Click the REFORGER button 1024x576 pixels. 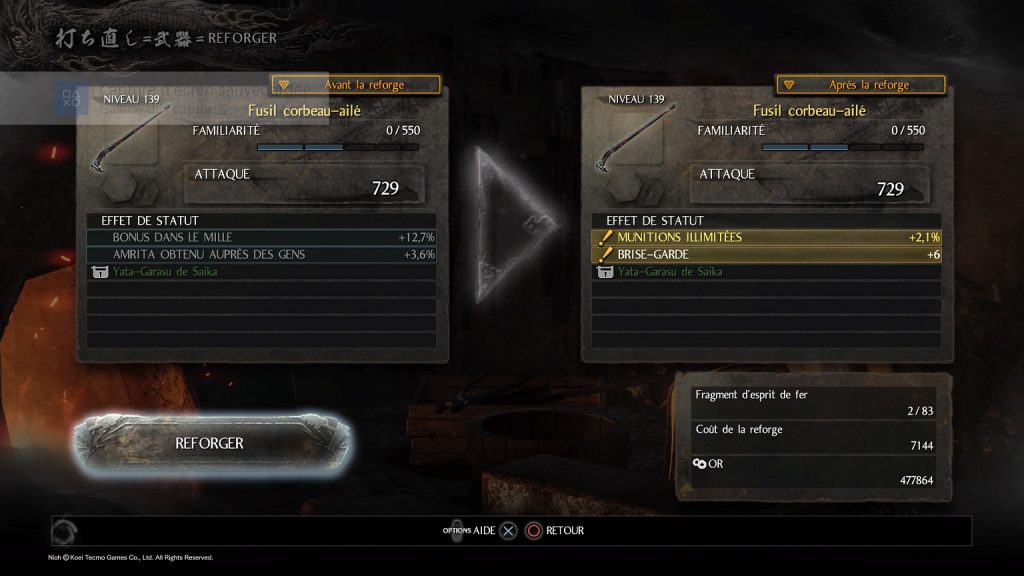coord(210,441)
